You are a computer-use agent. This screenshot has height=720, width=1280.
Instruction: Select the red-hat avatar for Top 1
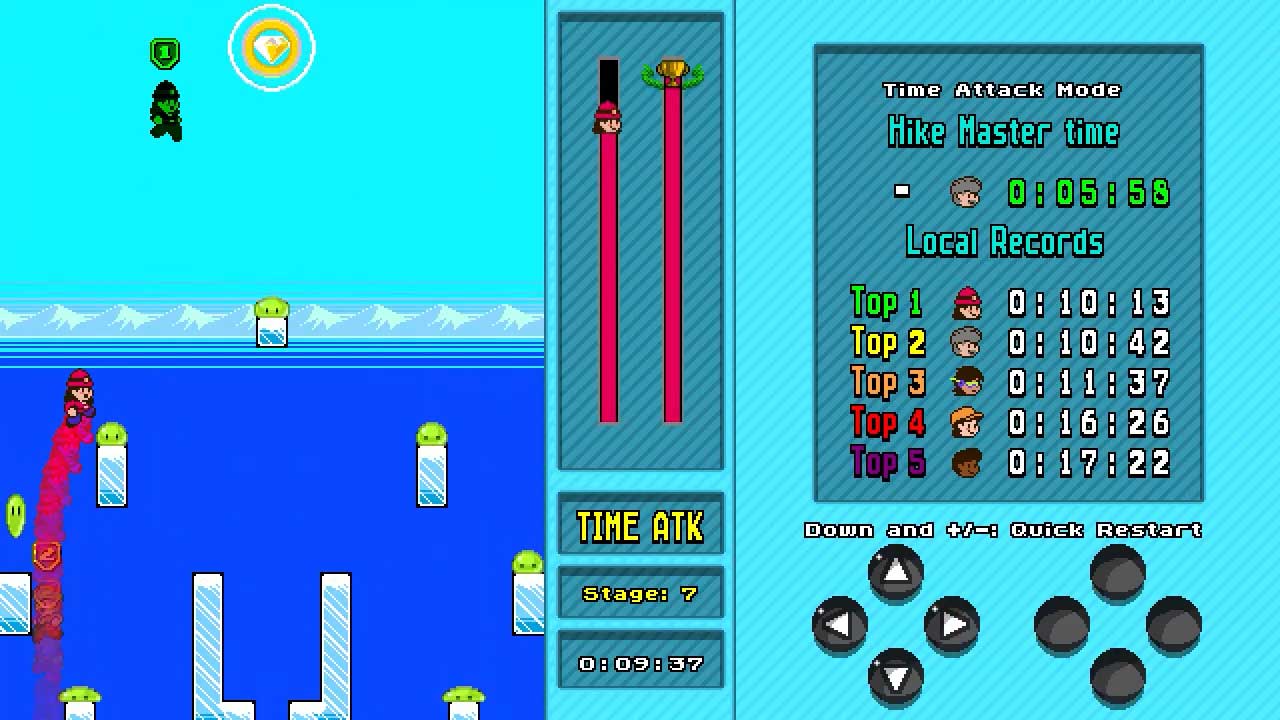[x=966, y=303]
